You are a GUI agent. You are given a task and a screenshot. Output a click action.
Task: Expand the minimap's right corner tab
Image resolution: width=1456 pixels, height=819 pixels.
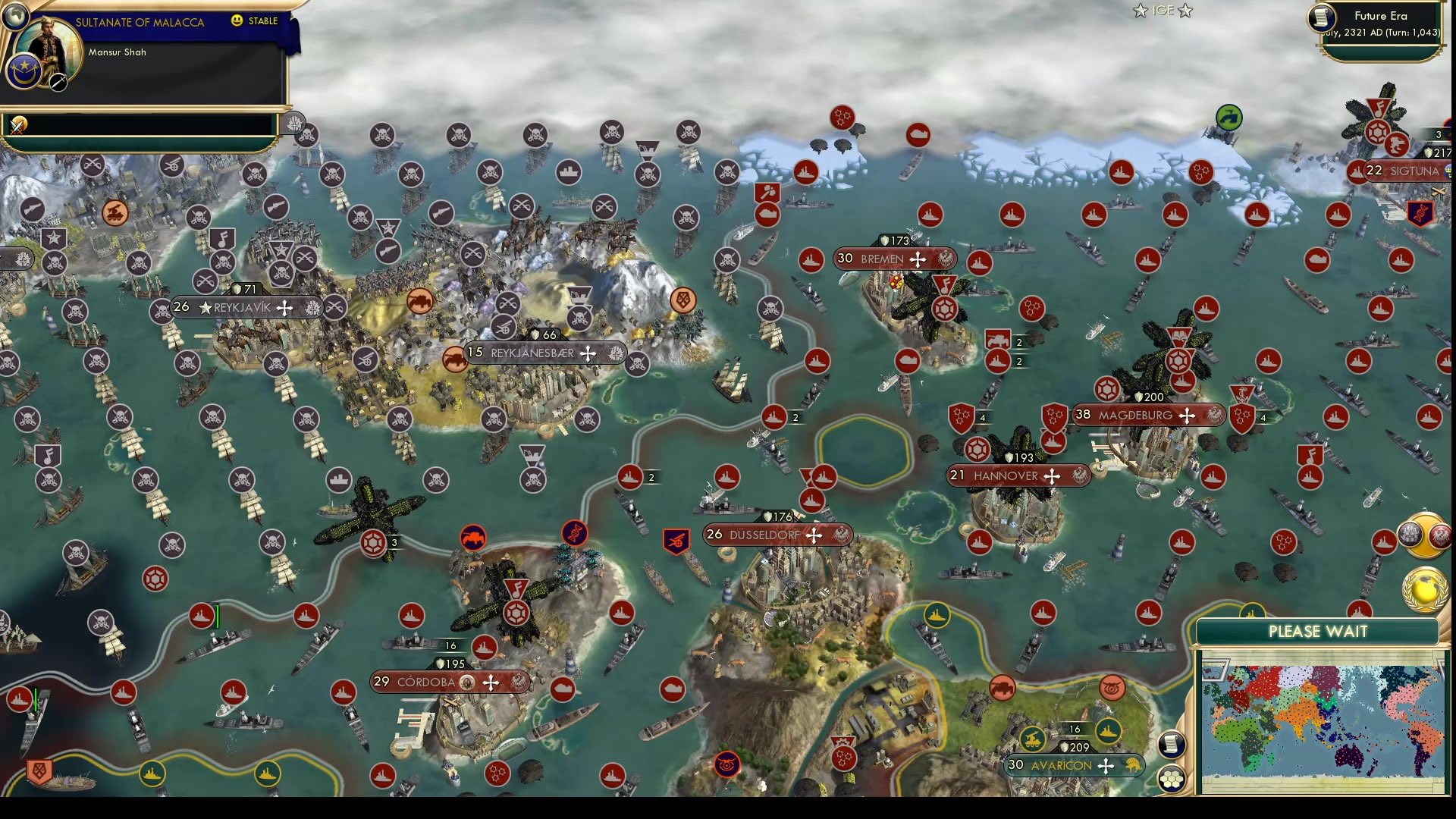(1442, 666)
